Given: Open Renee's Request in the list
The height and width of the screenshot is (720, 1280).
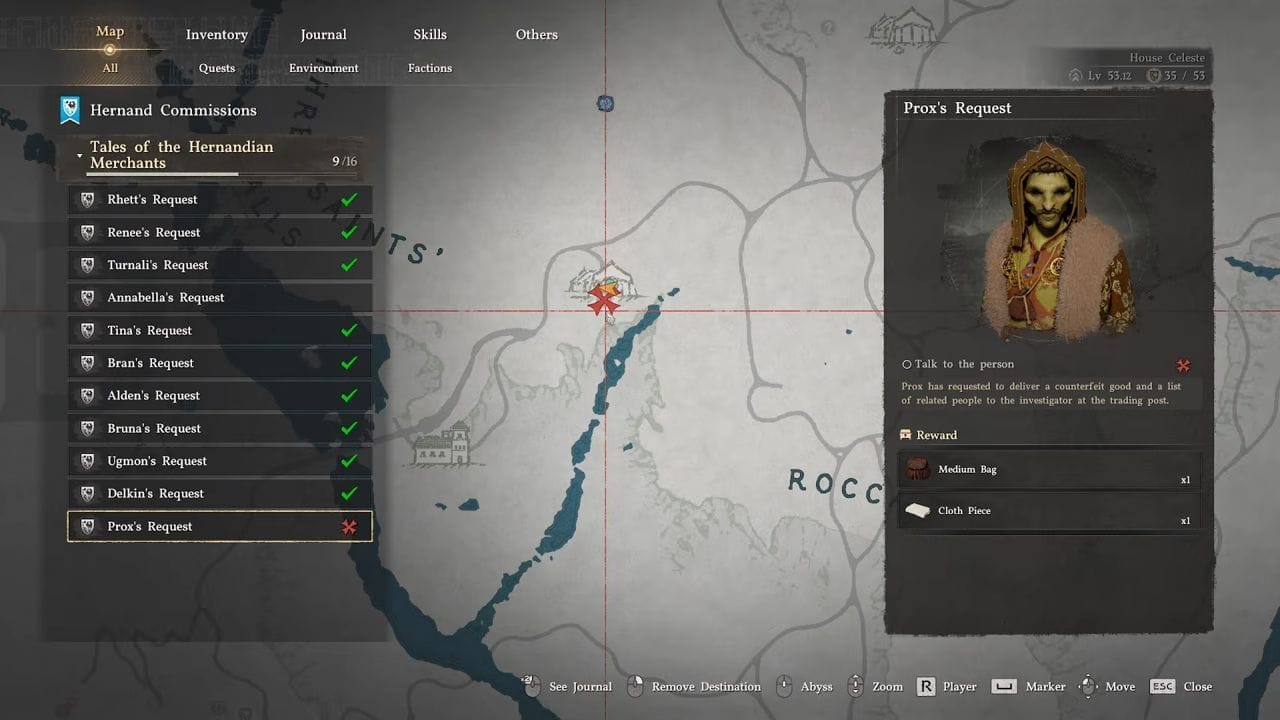Looking at the screenshot, I should [219, 233].
